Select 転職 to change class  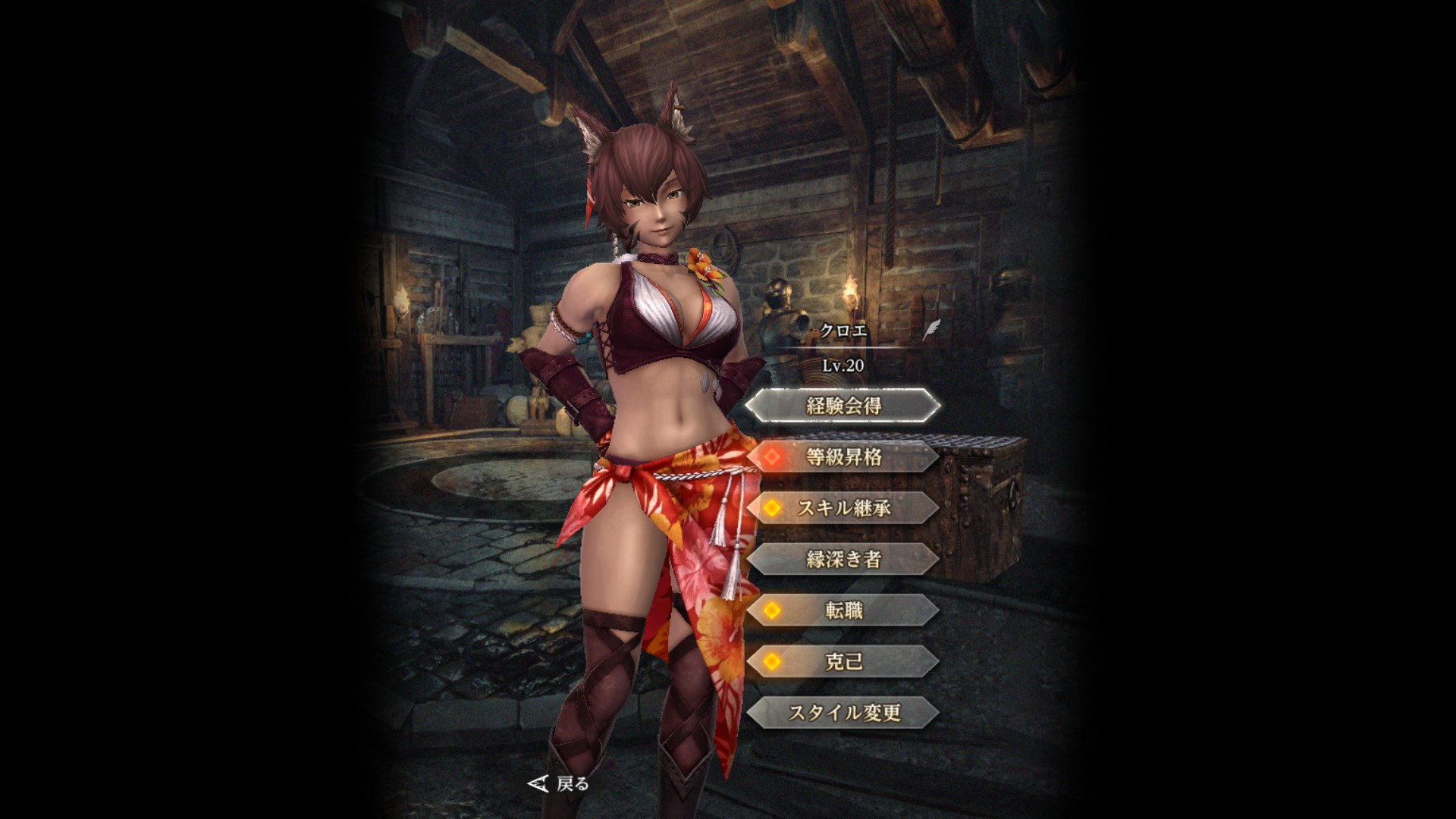click(843, 610)
